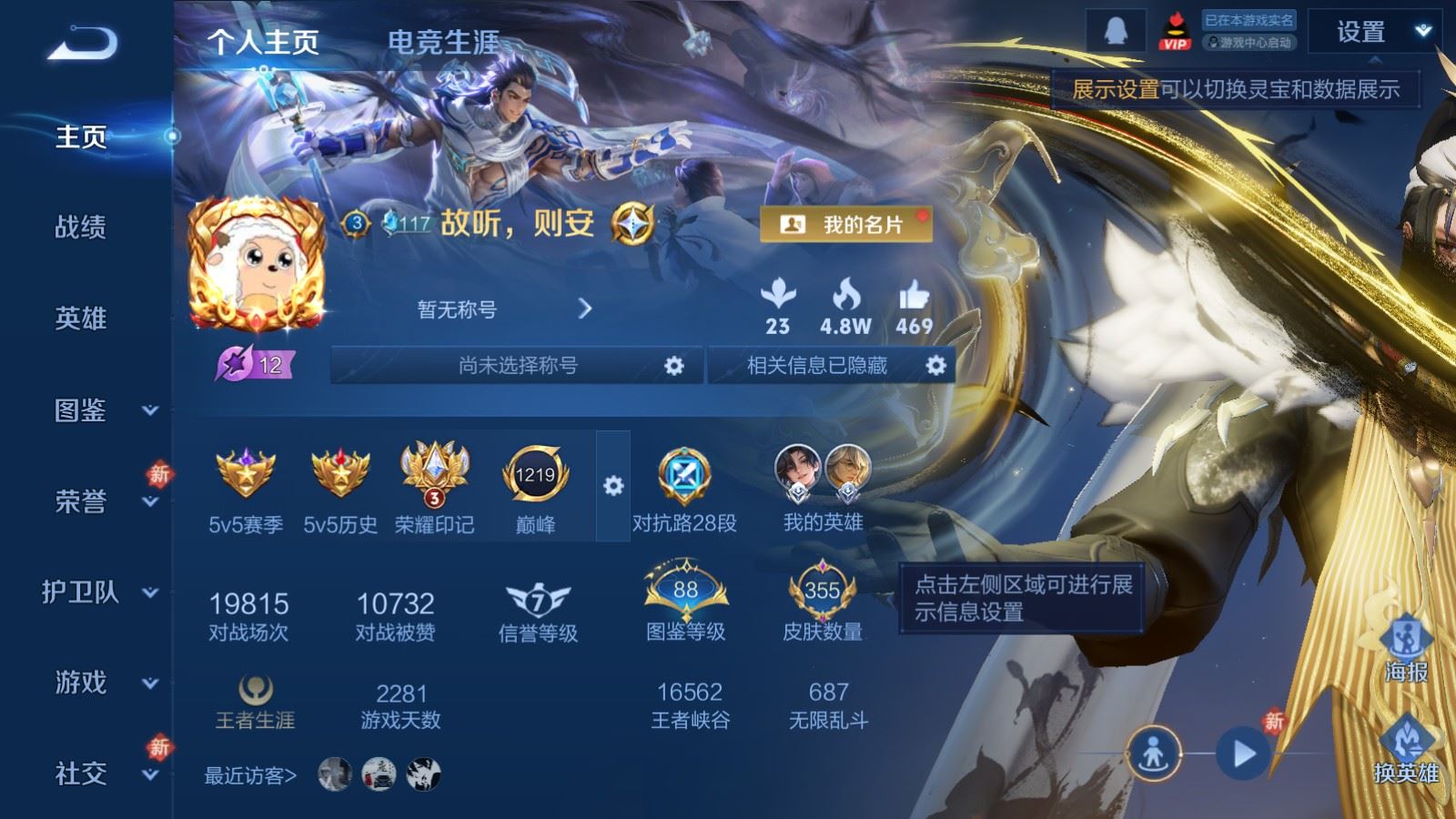Click the 我的名片 button
The image size is (1456, 819).
[x=846, y=223]
